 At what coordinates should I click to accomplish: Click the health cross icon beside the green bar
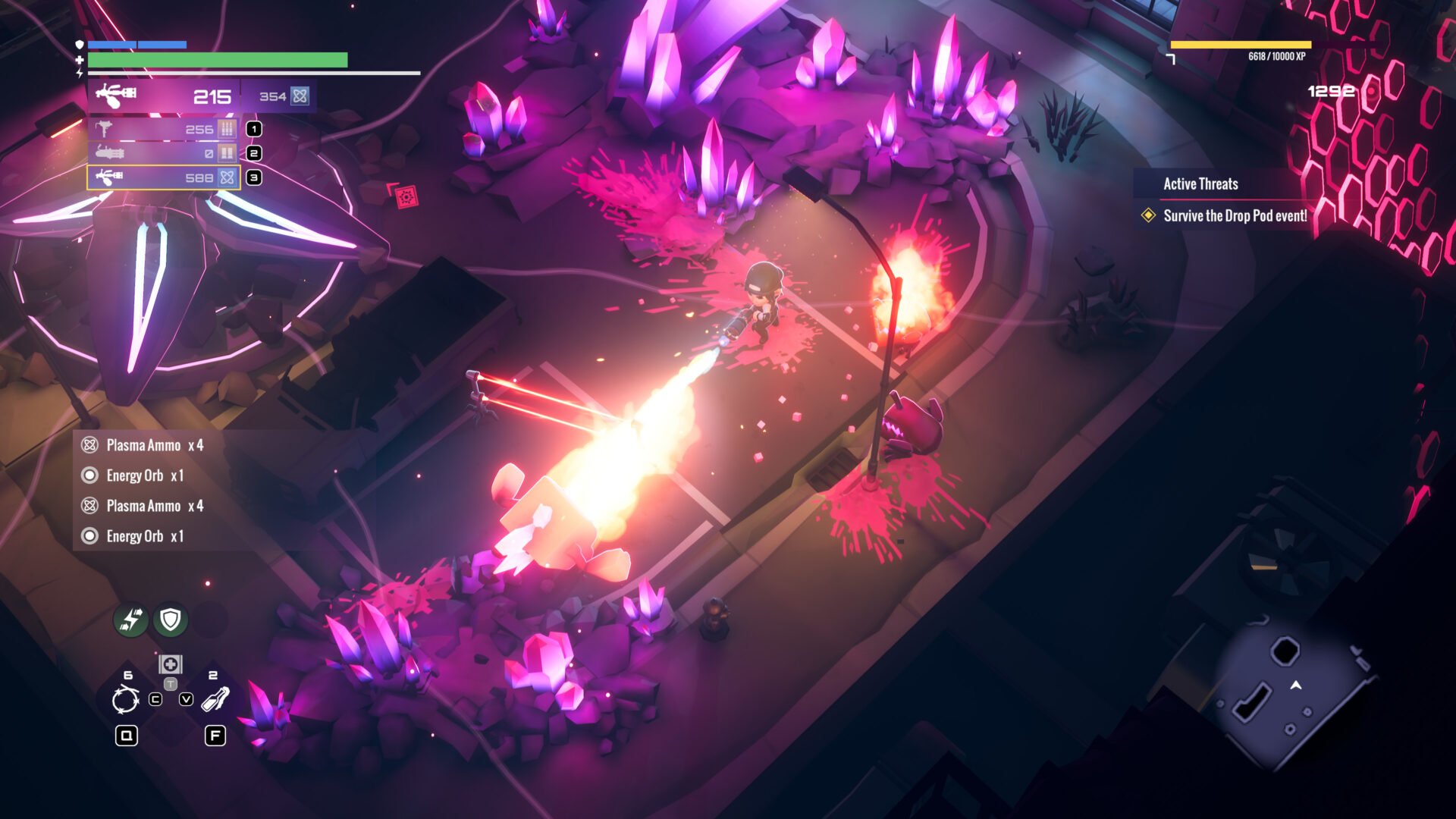(79, 59)
